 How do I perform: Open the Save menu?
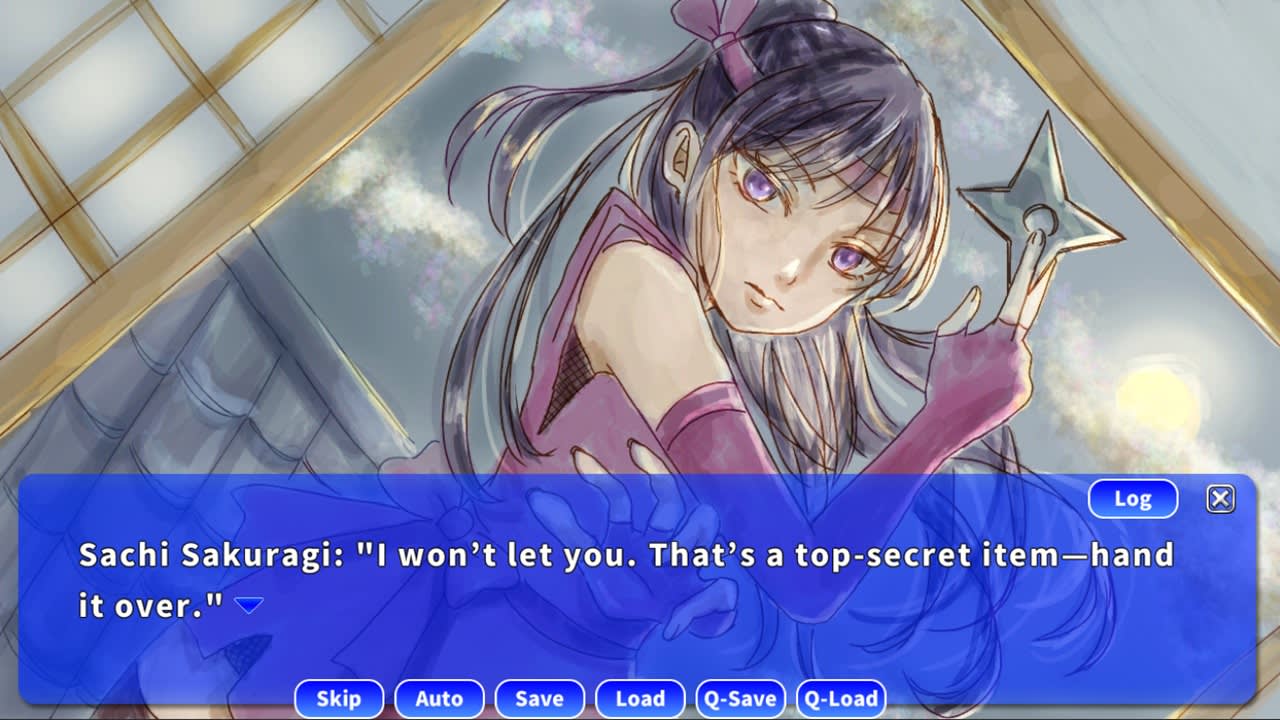[x=539, y=698]
